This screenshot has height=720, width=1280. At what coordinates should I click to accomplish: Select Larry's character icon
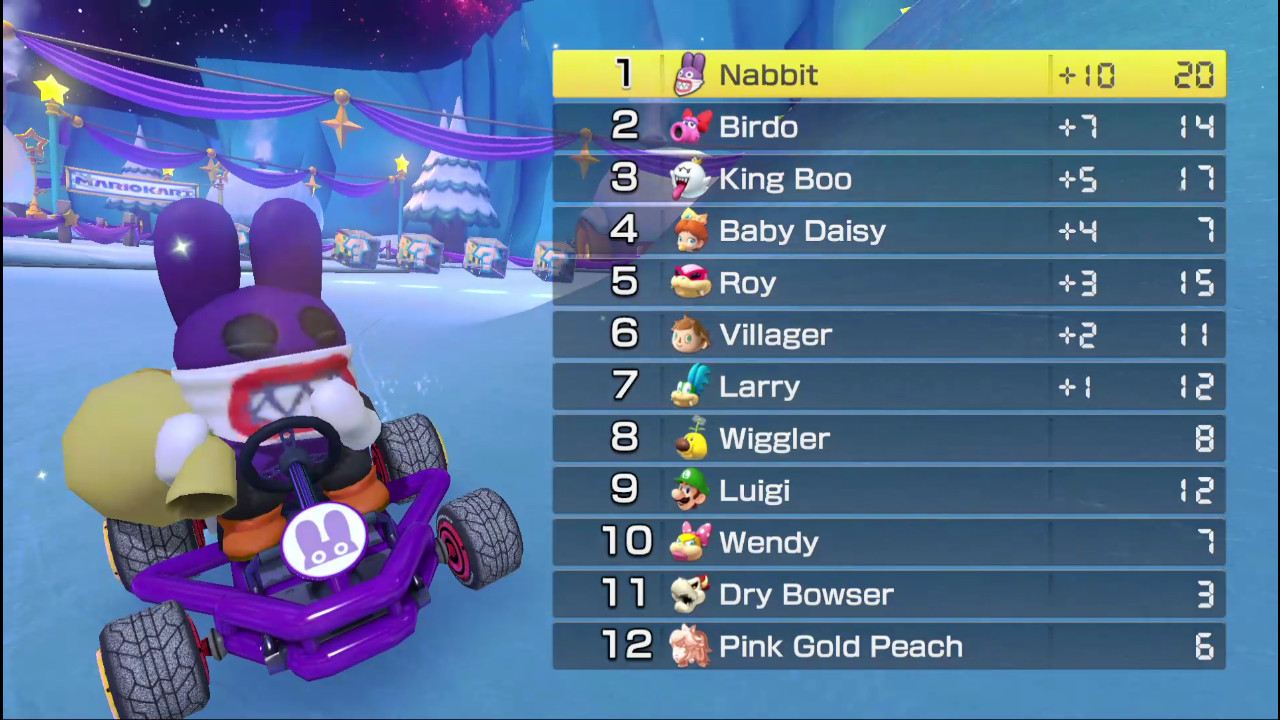[690, 386]
